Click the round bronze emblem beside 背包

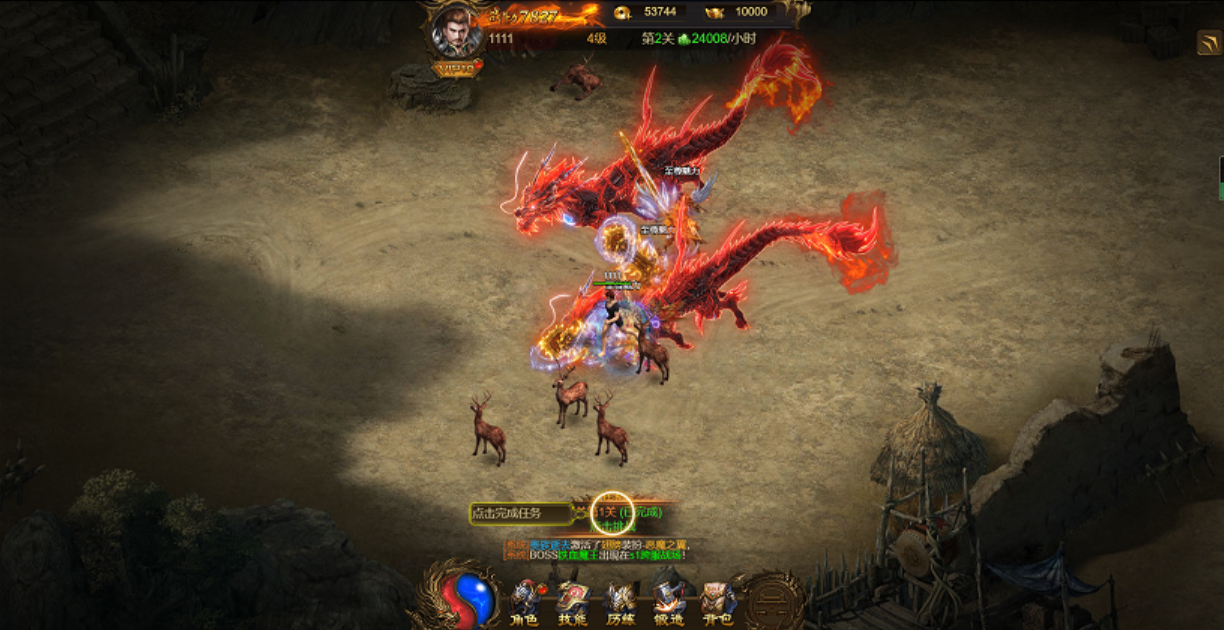click(774, 600)
